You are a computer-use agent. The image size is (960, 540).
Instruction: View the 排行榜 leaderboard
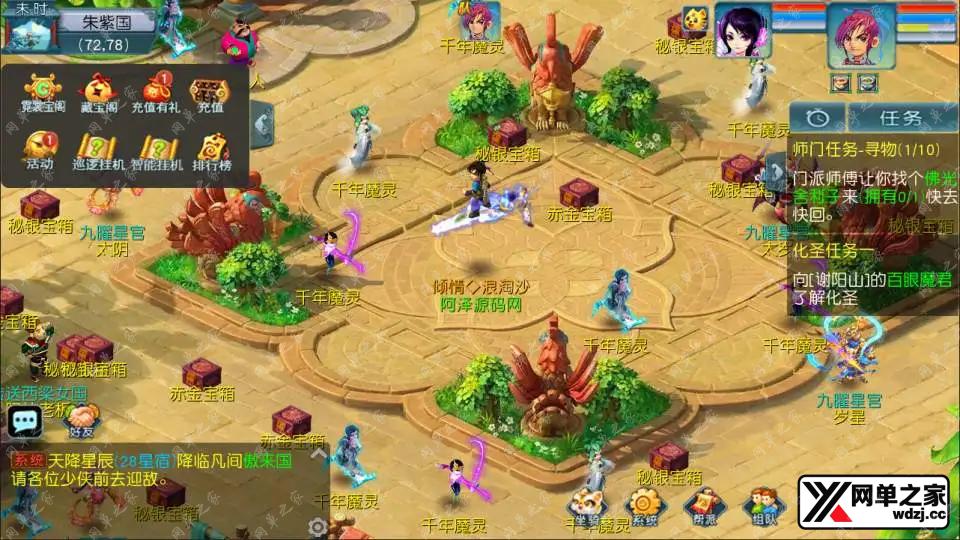point(211,152)
